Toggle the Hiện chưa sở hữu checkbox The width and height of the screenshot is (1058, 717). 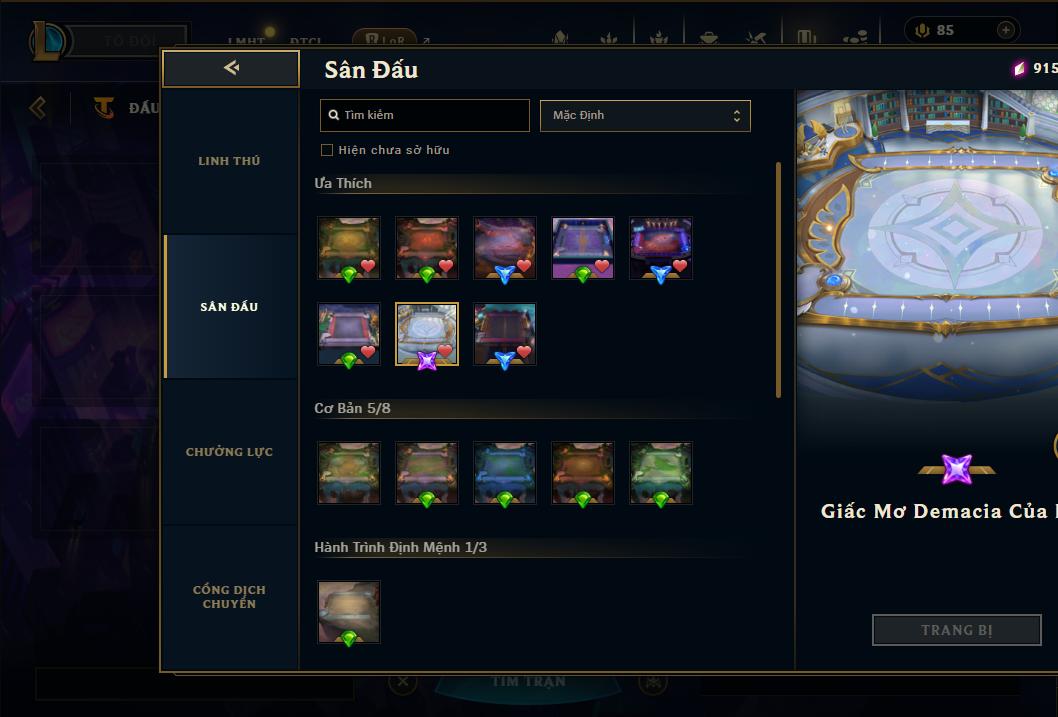pyautogui.click(x=327, y=150)
